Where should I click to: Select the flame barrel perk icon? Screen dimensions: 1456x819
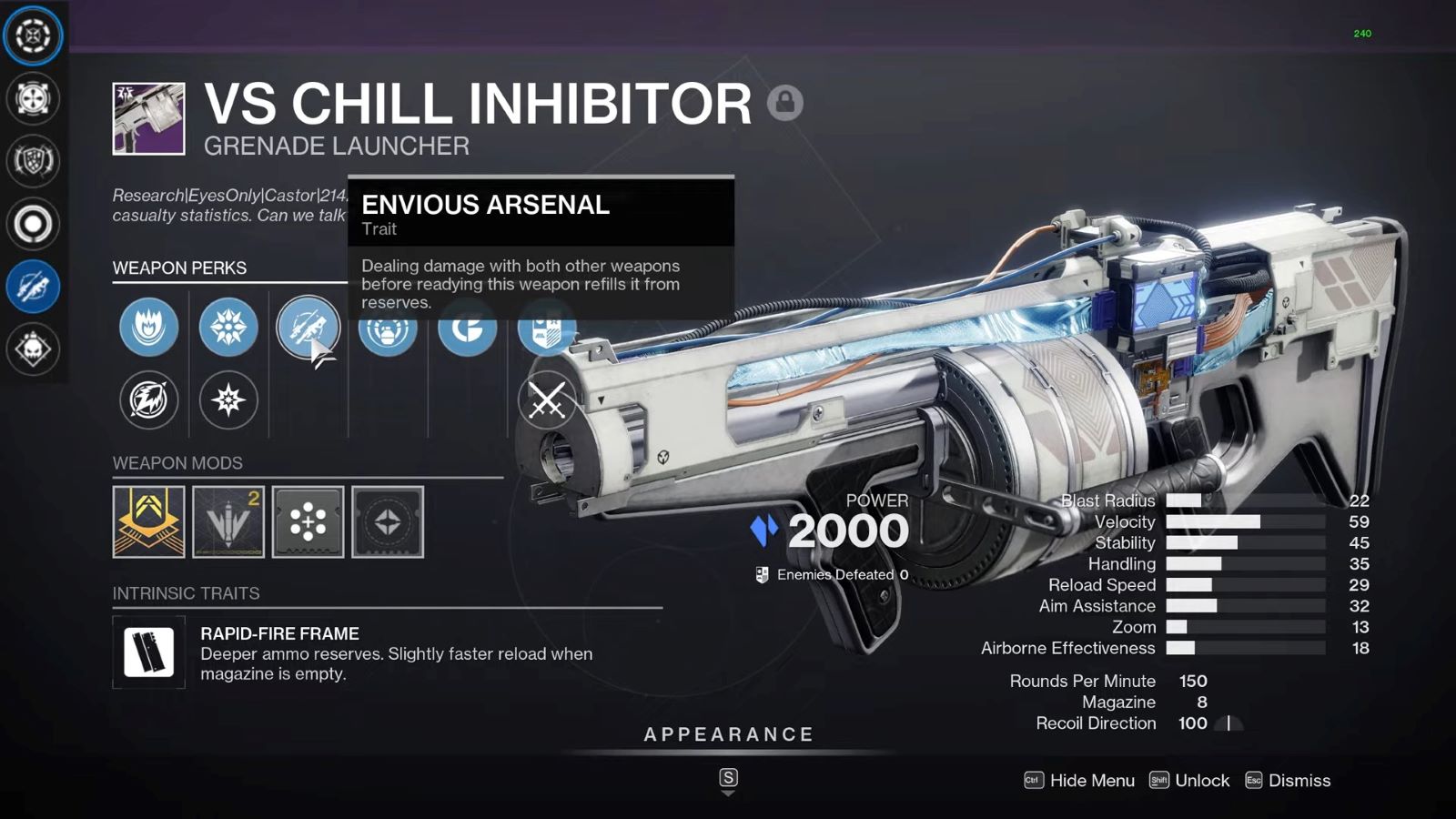[148, 329]
